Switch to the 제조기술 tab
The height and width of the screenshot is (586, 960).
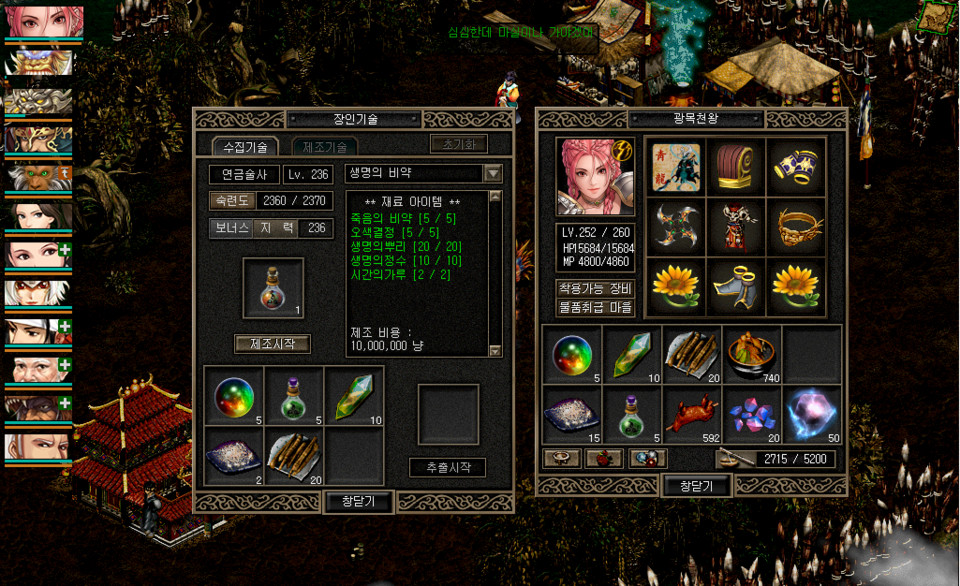click(324, 147)
